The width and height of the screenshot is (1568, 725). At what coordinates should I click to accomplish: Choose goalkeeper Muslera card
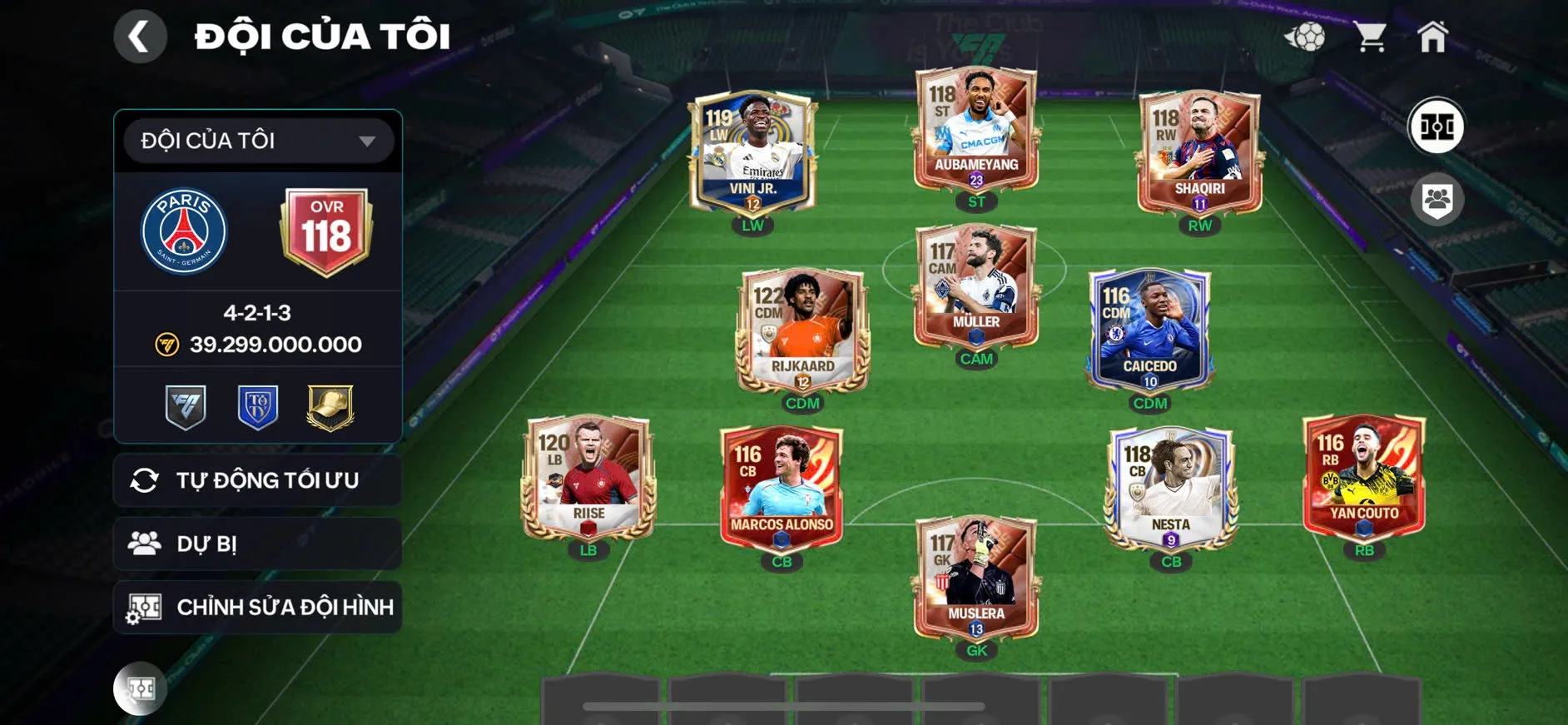(x=976, y=579)
